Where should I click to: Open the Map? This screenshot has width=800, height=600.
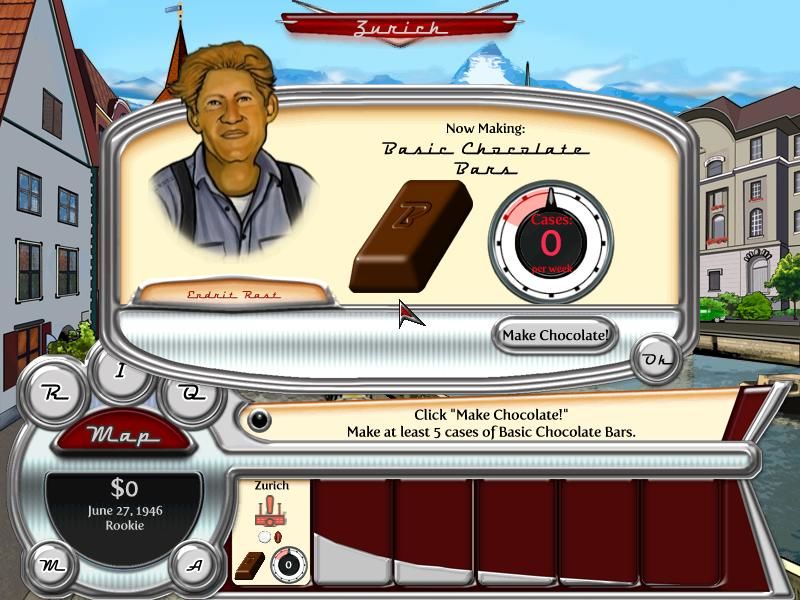pos(122,436)
